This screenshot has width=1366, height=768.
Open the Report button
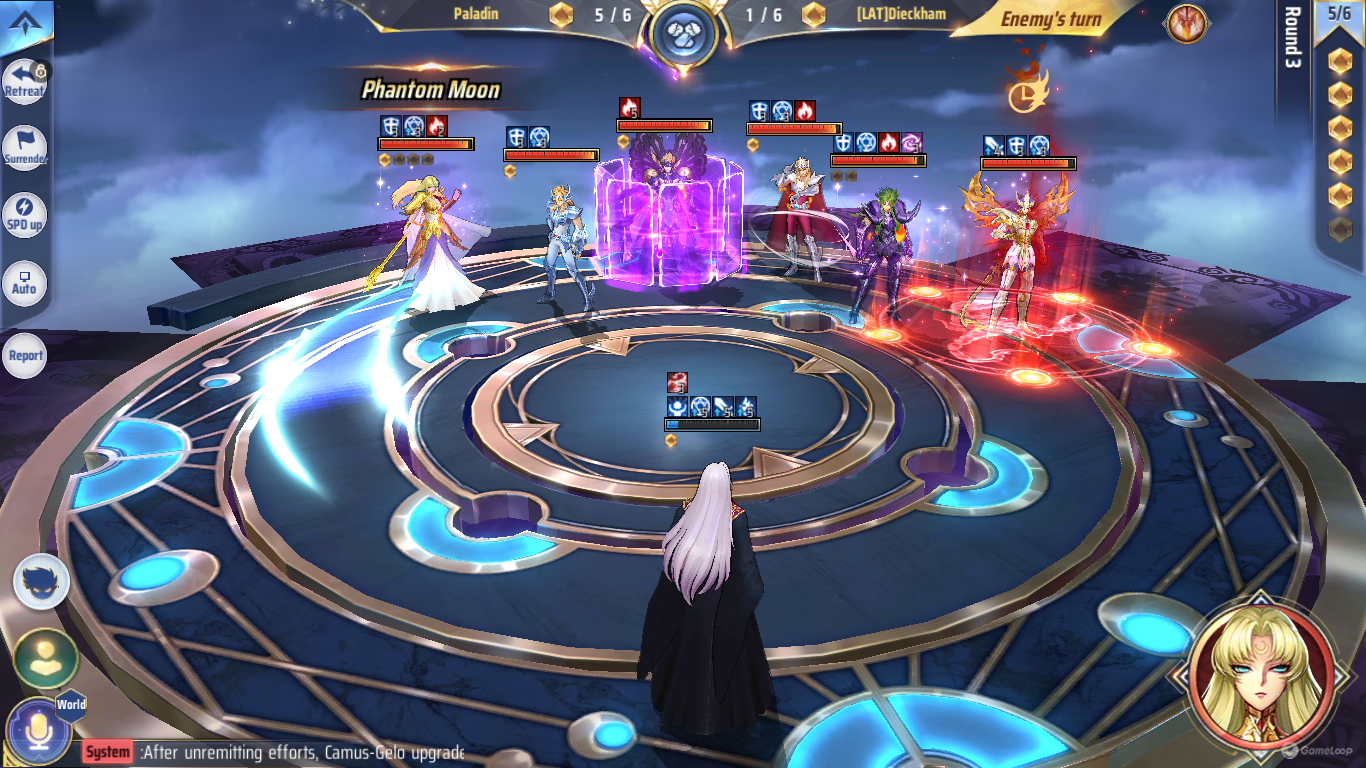point(25,355)
